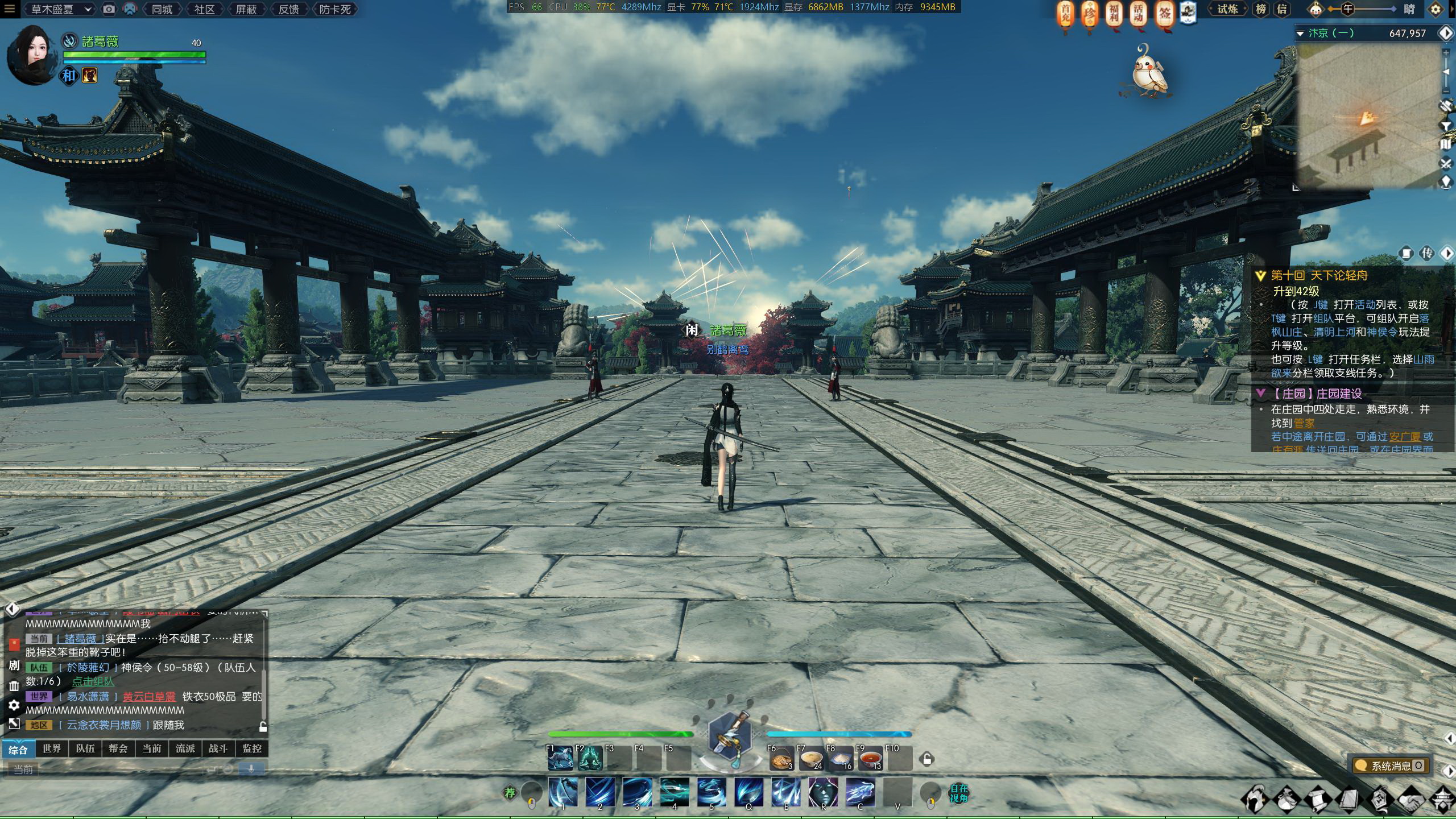Open the 系统消息 system messages button
Image resolution: width=1456 pixels, height=819 pixels.
coord(1391,766)
